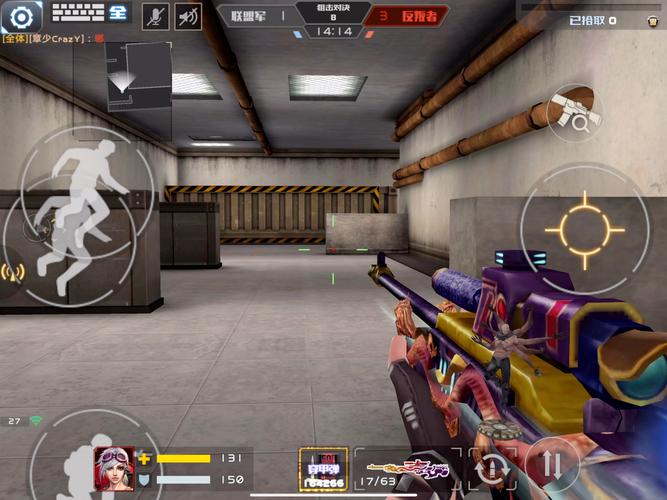Toggle the muted microphone icon

[x=155, y=15]
